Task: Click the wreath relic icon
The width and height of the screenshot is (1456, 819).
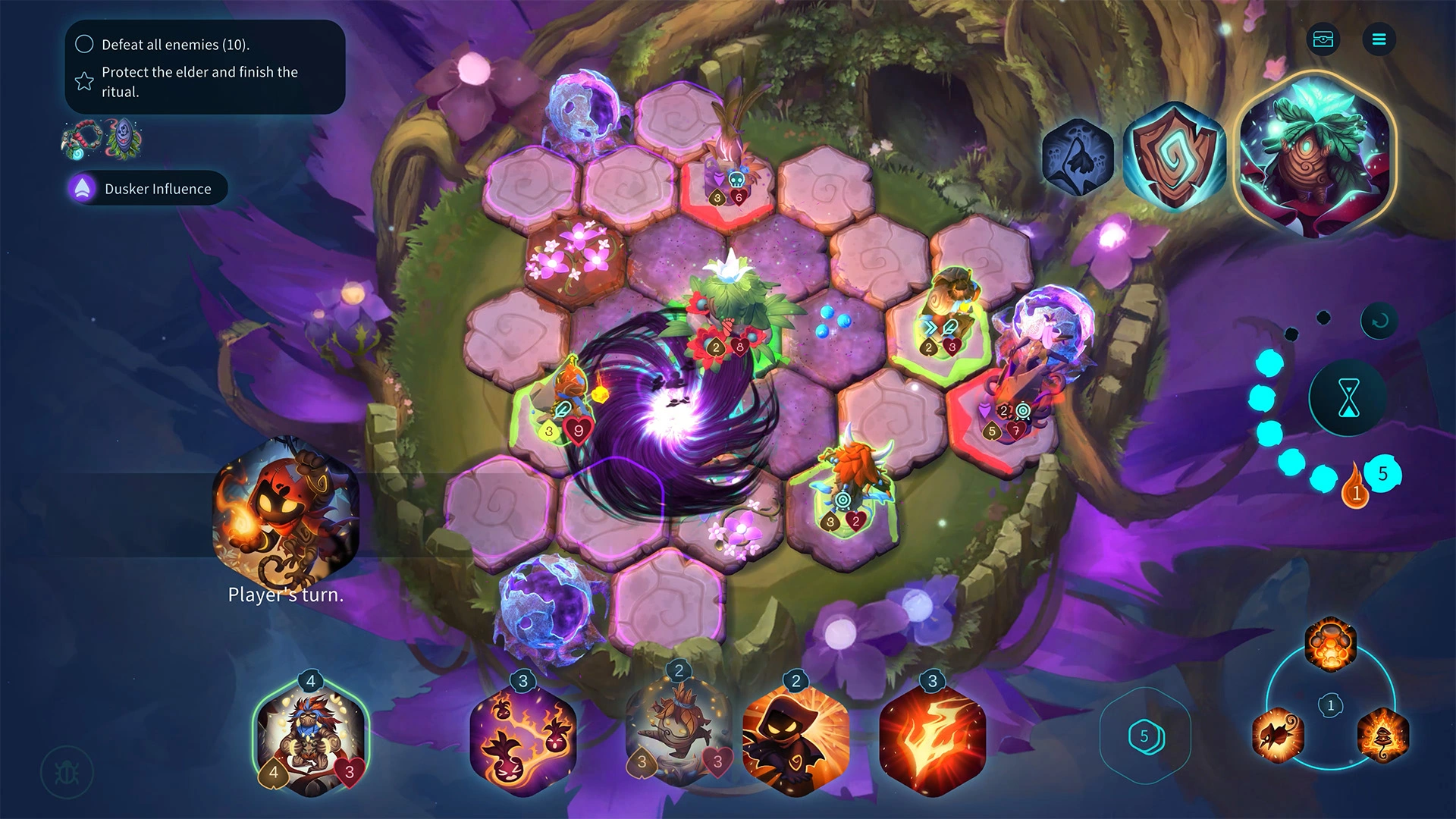Action: point(80,139)
